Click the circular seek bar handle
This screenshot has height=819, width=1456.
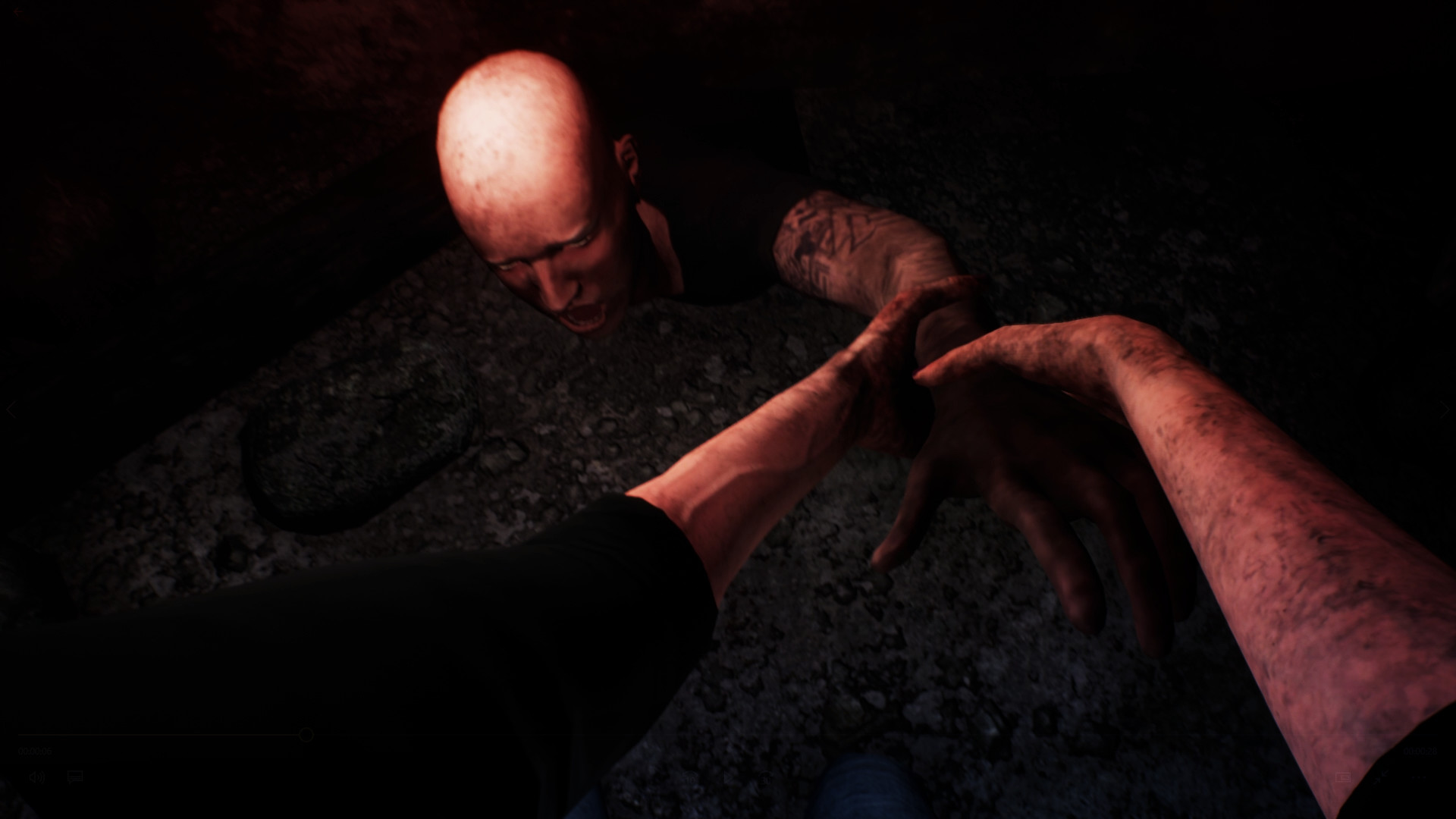point(306,735)
